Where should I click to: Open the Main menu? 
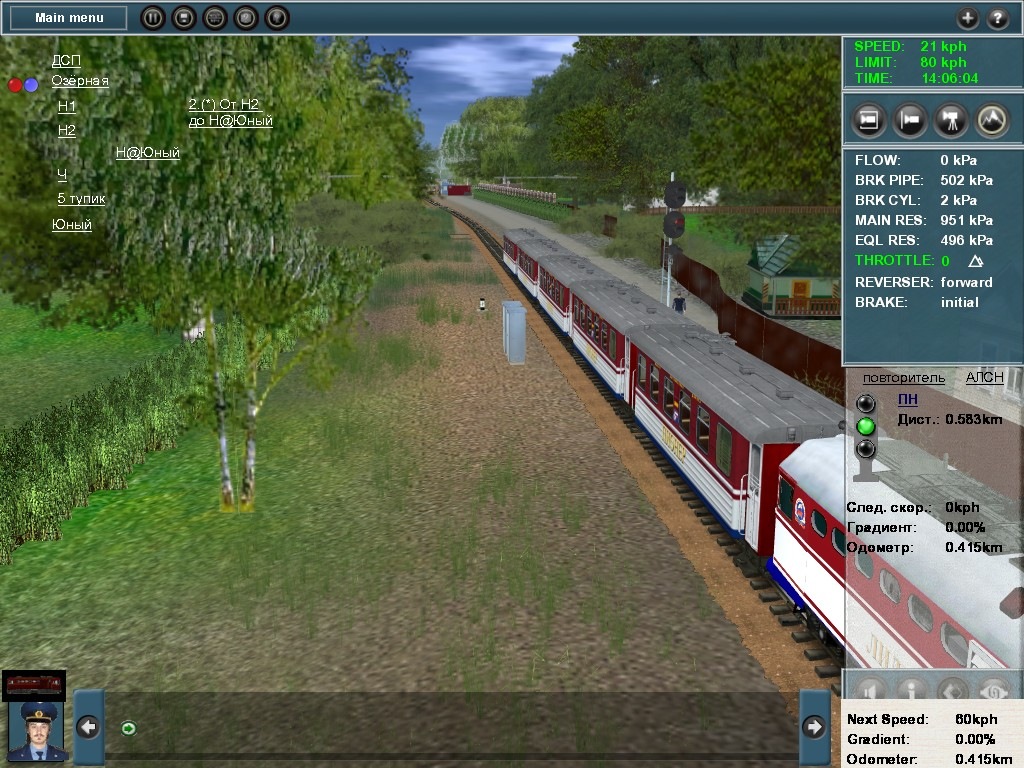tap(67, 18)
